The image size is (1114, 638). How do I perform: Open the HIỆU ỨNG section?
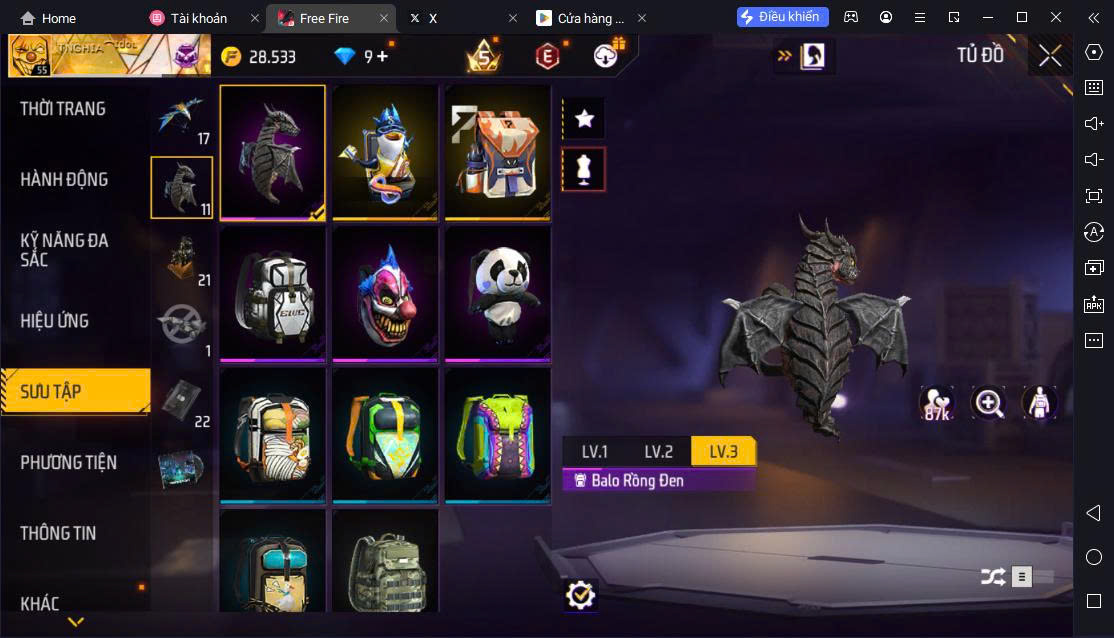click(55, 321)
